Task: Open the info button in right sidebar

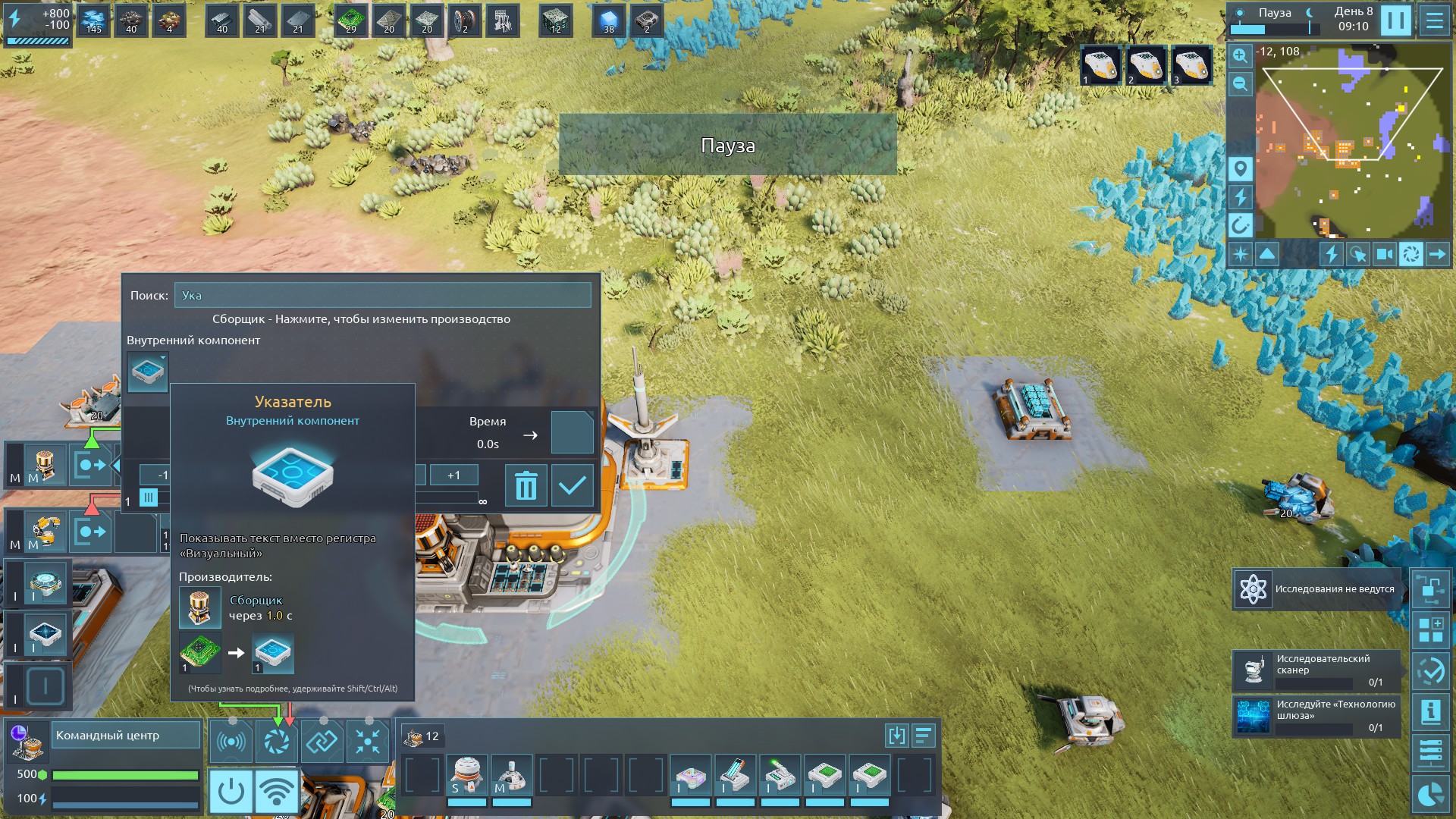Action: tap(1430, 711)
